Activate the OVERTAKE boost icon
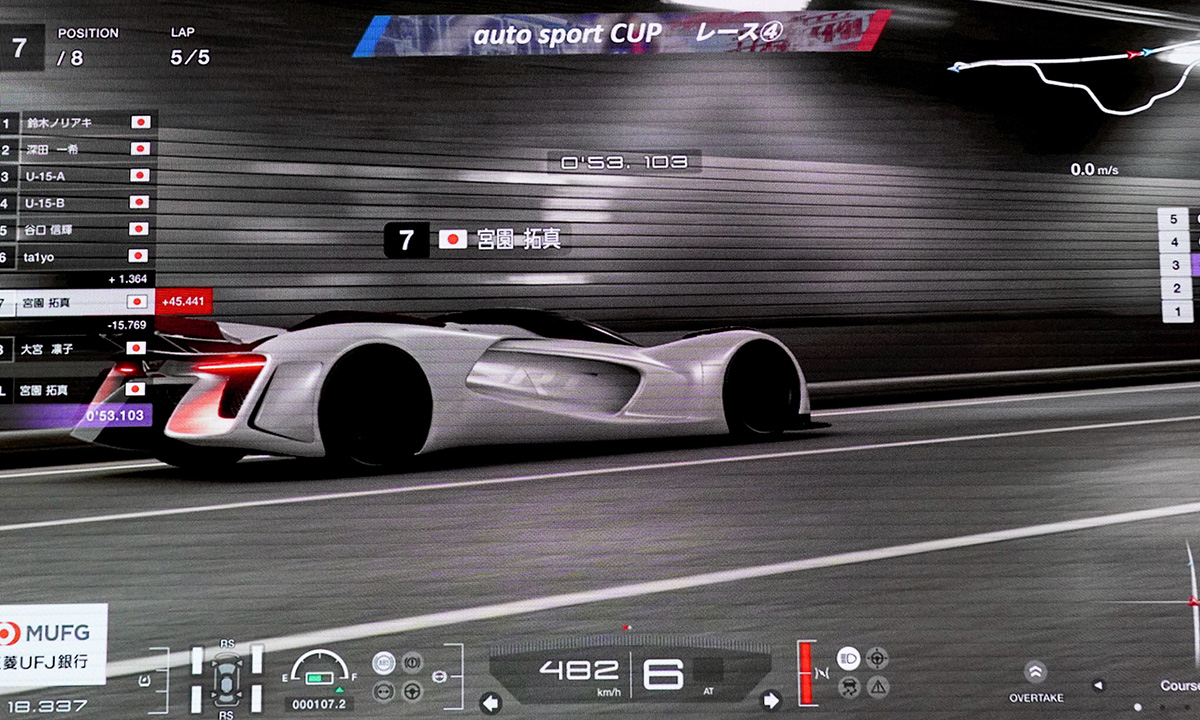1200x720 pixels. coord(1035,671)
